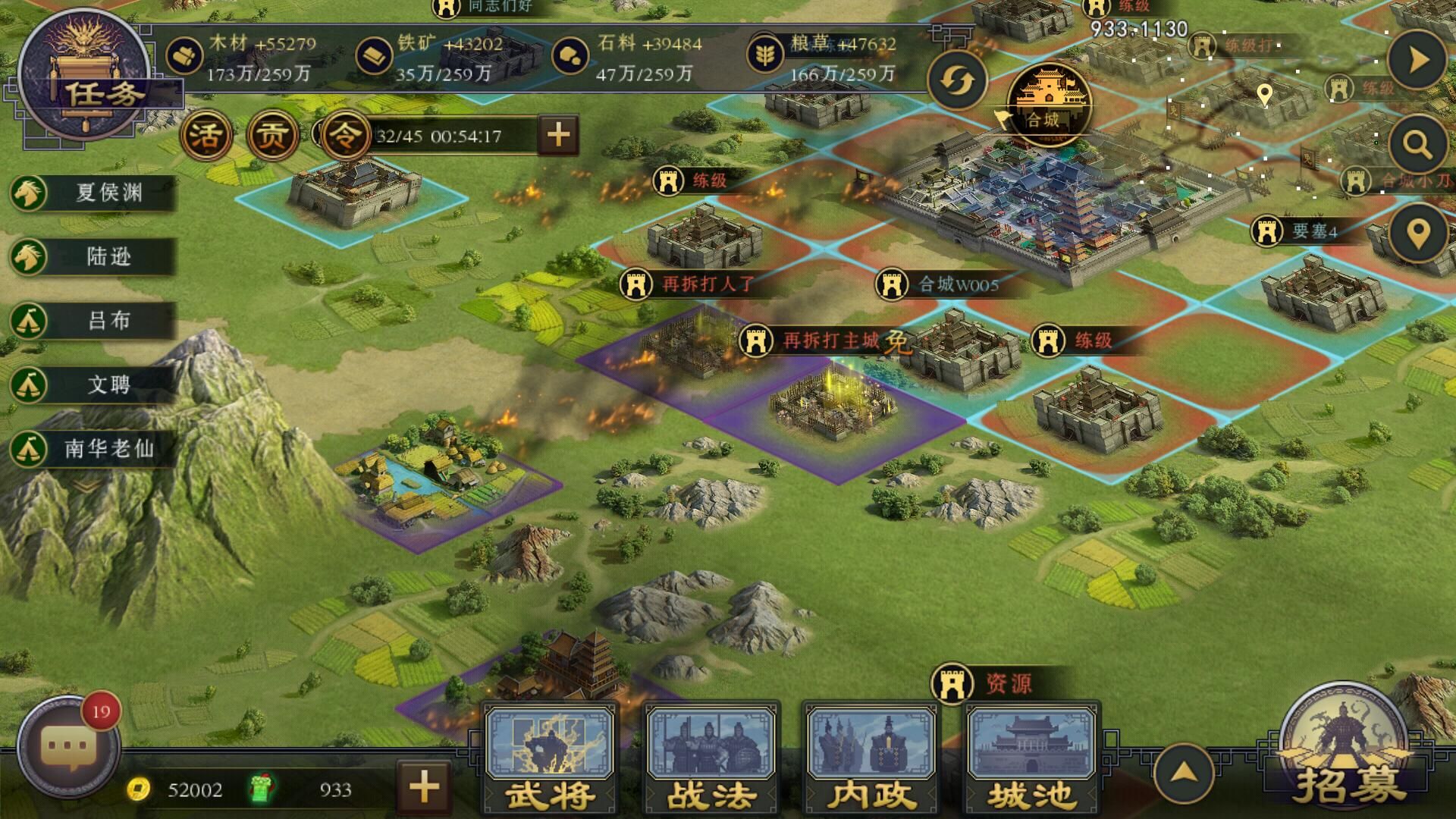Select the 陆逊 army entry
This screenshot has width=1456, height=819.
click(93, 257)
